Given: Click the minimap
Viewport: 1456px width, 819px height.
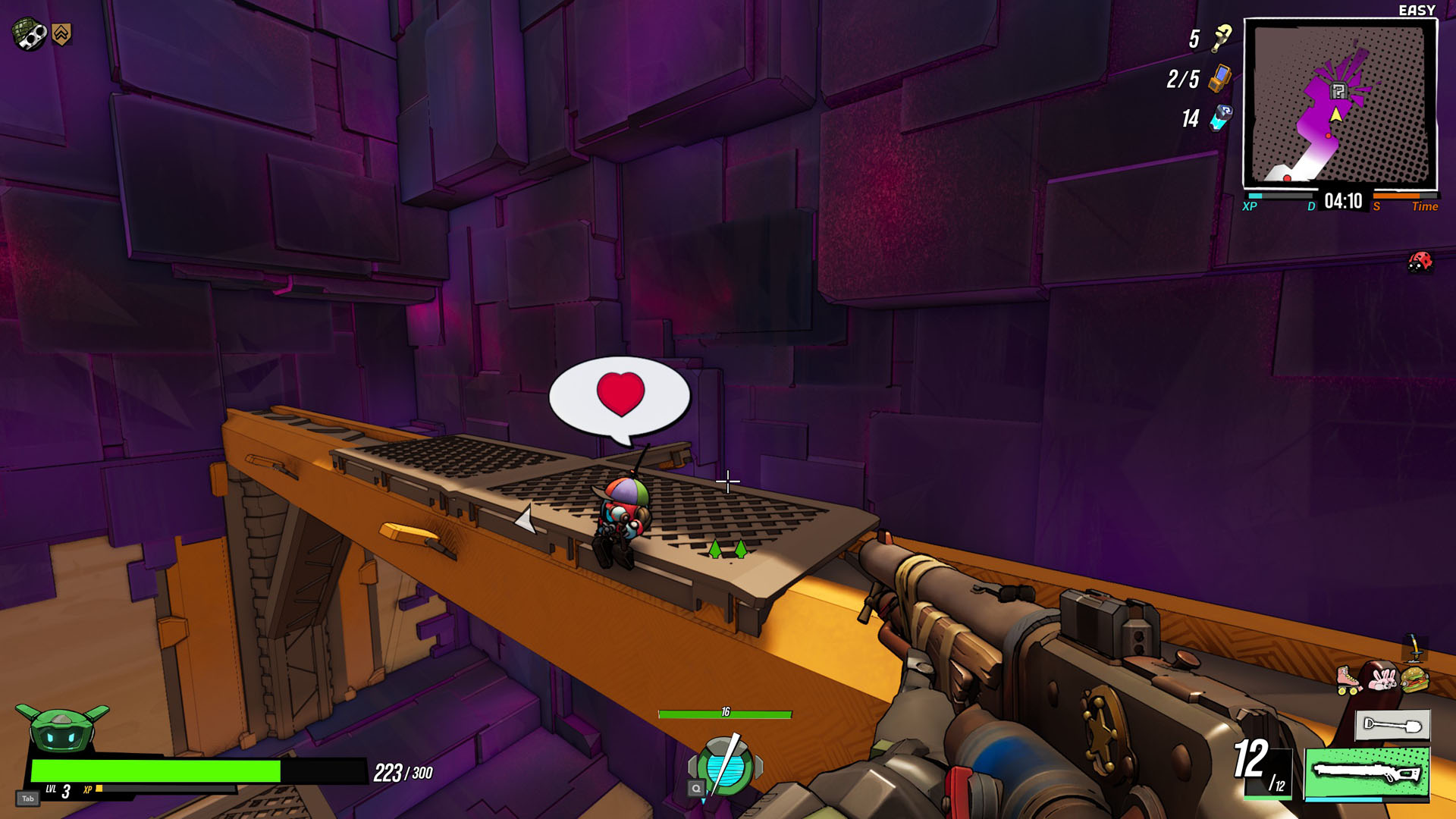Looking at the screenshot, I should click(x=1340, y=104).
